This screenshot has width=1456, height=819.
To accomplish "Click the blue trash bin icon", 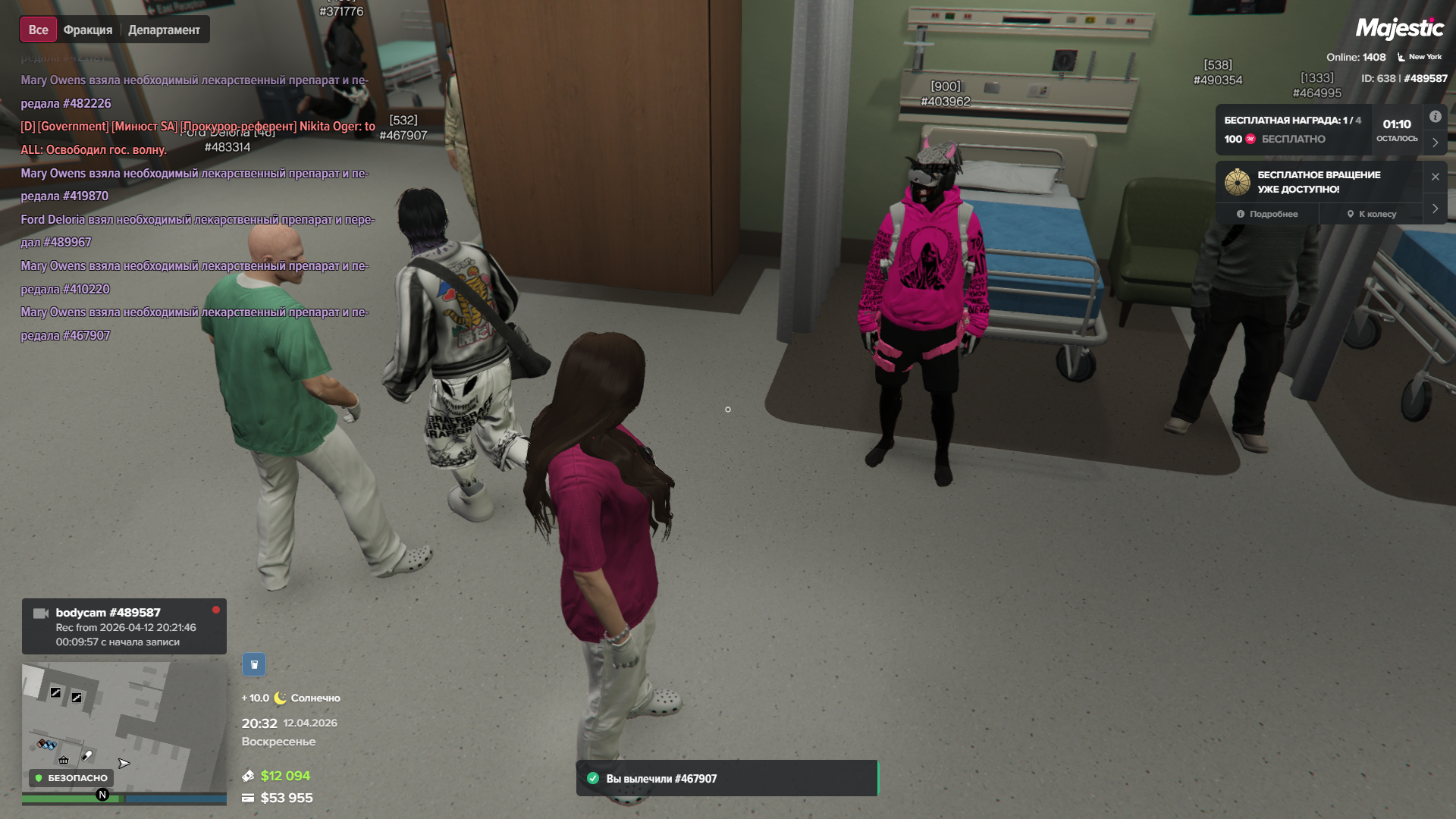I will (x=254, y=665).
